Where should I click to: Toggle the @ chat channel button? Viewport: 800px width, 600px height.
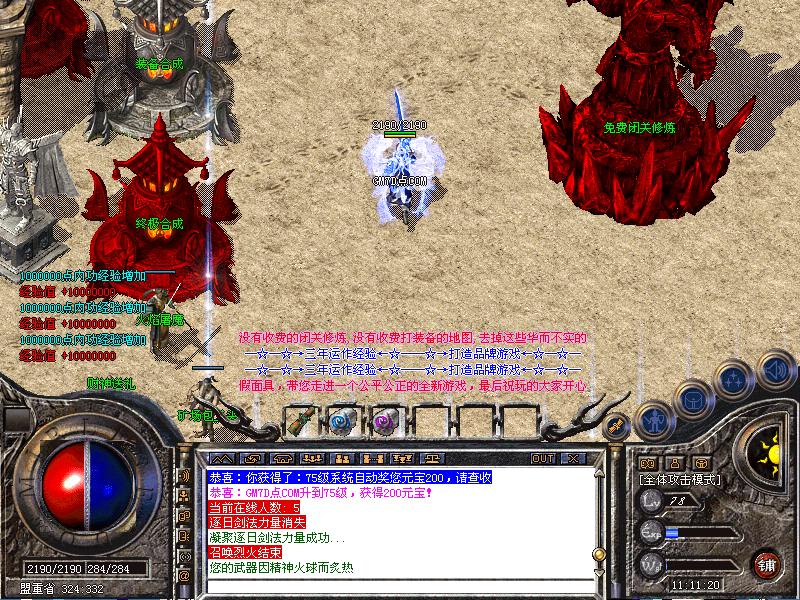click(x=184, y=577)
